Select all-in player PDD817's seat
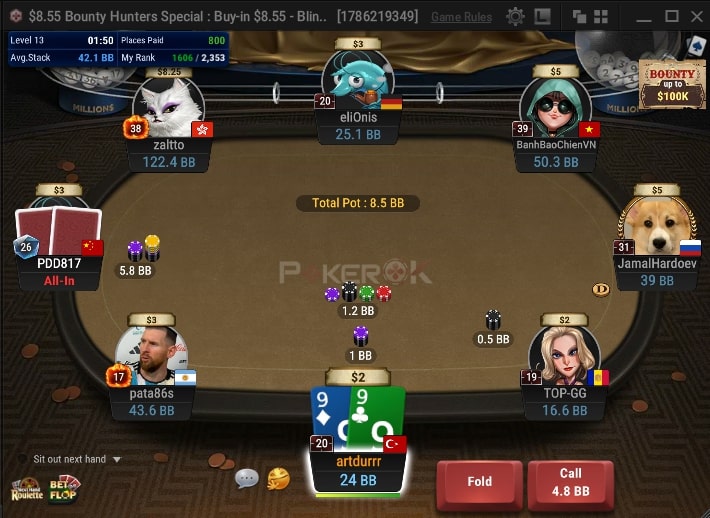 pos(59,238)
